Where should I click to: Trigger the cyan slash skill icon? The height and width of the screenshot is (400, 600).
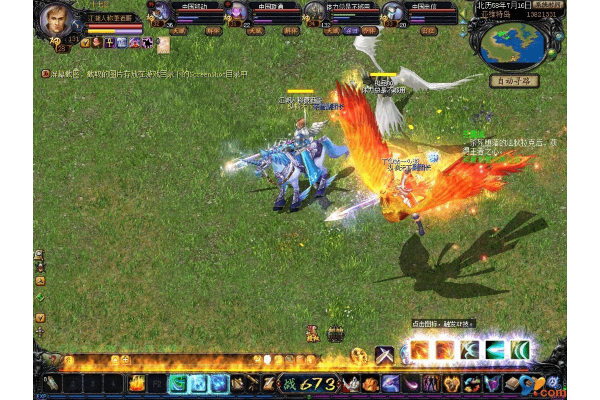pyautogui.click(x=494, y=351)
